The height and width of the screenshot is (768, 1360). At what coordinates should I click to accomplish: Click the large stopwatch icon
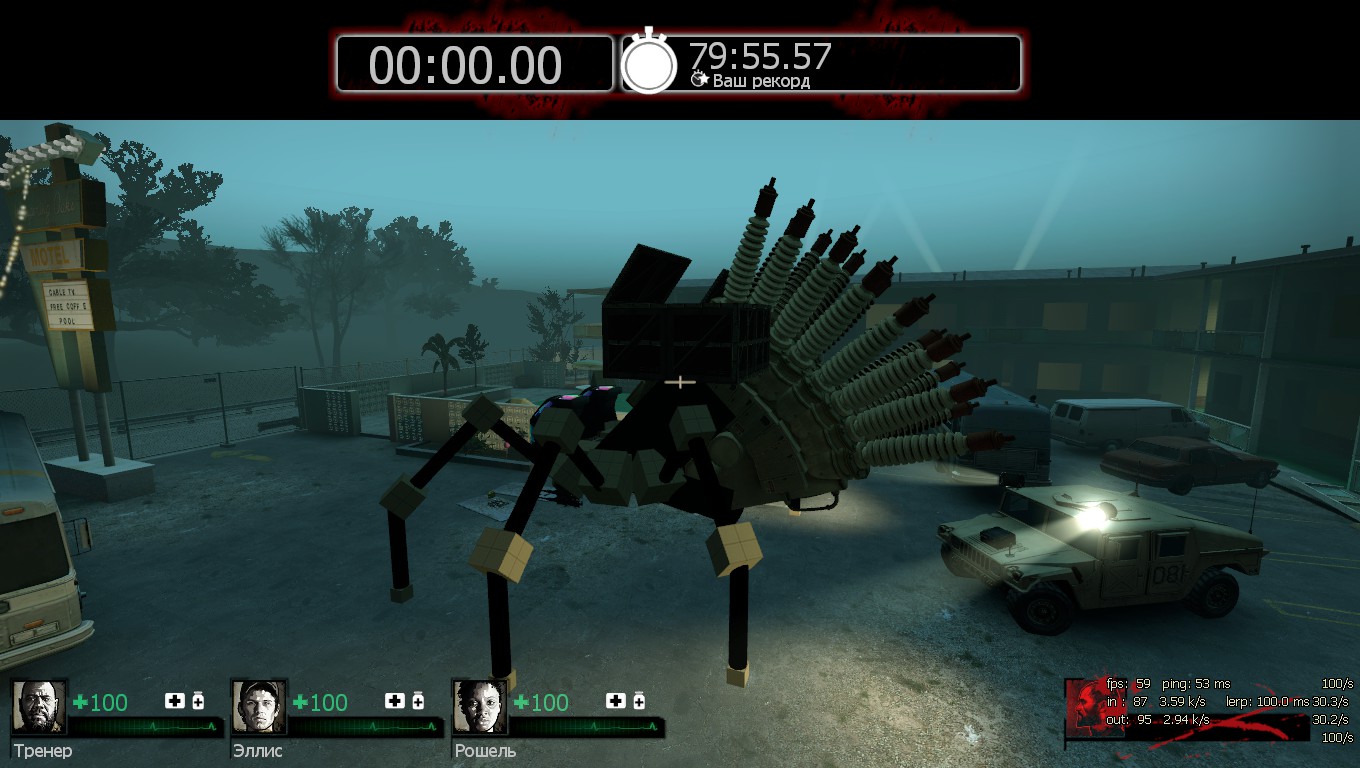point(650,63)
